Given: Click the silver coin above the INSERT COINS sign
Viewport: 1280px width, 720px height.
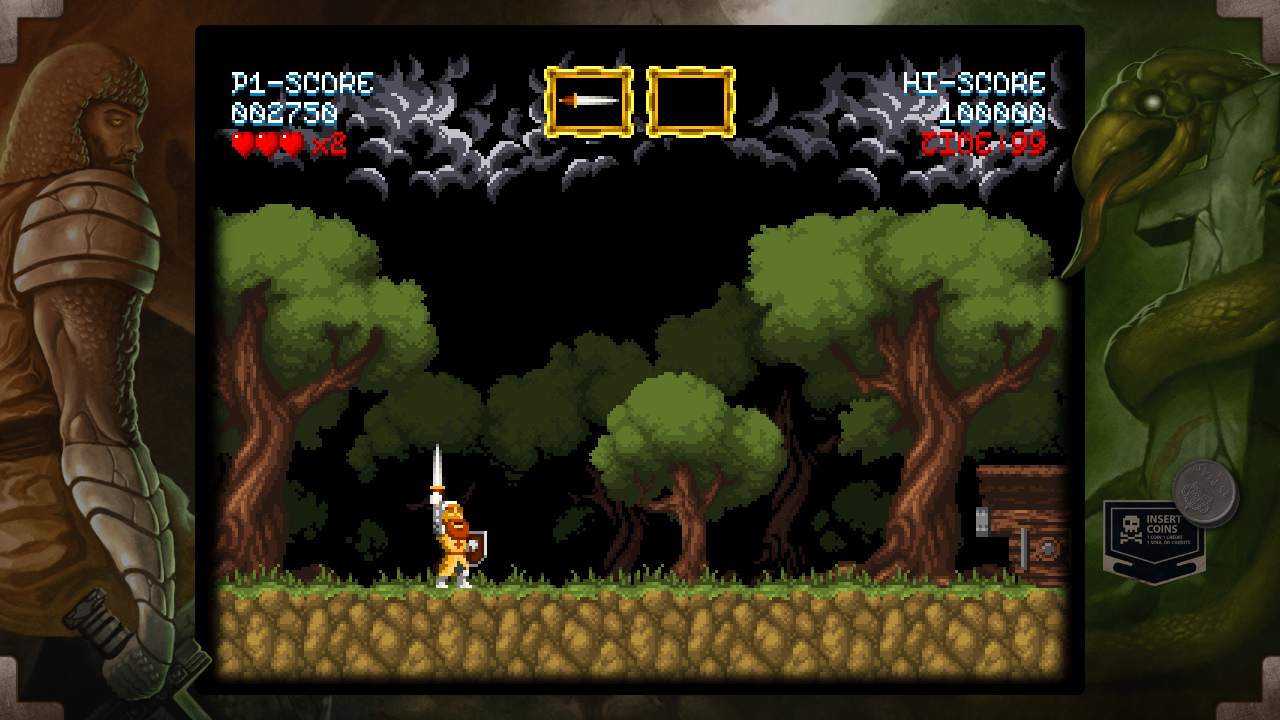Looking at the screenshot, I should tap(1203, 490).
